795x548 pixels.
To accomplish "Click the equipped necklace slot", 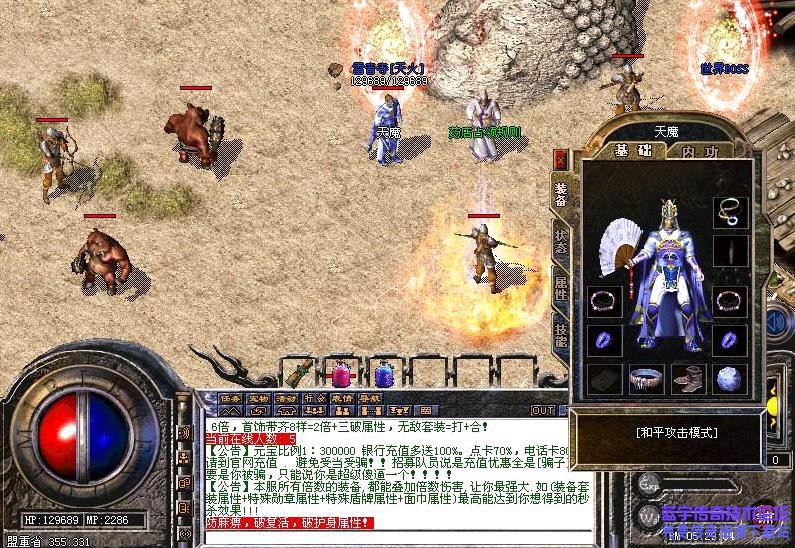I will coord(730,212).
